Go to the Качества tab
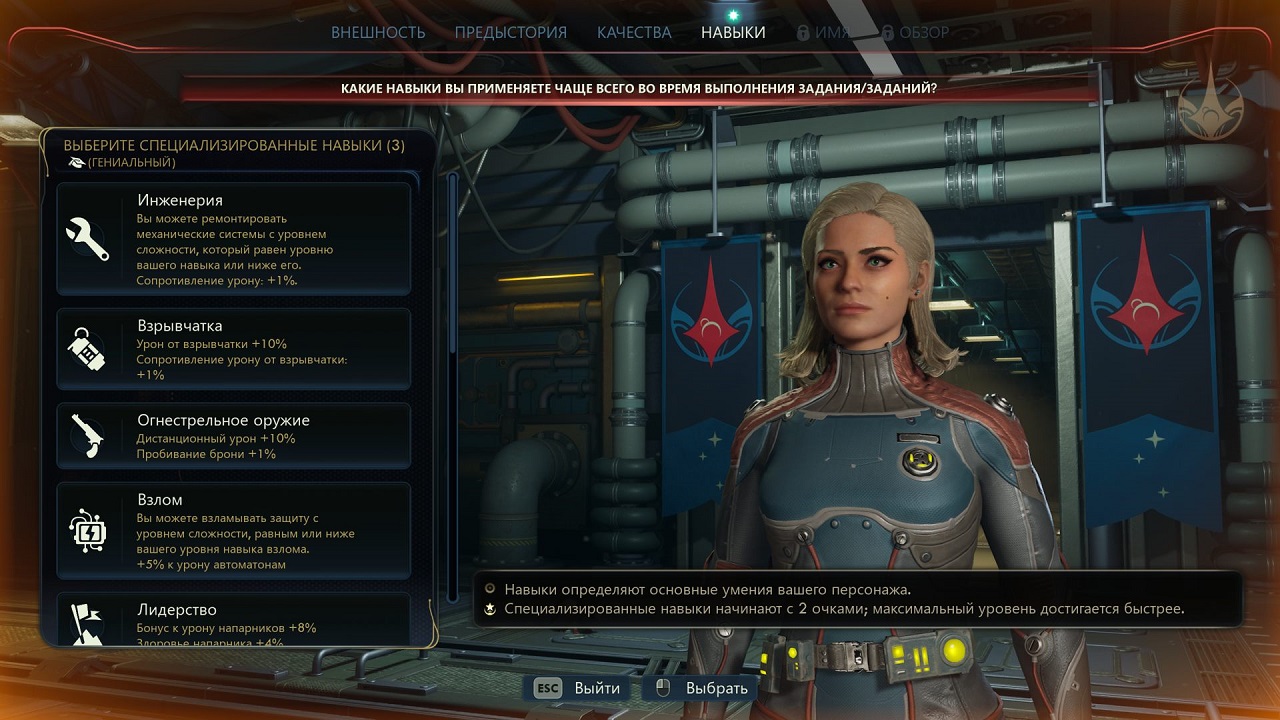The width and height of the screenshot is (1280, 720). click(x=634, y=32)
